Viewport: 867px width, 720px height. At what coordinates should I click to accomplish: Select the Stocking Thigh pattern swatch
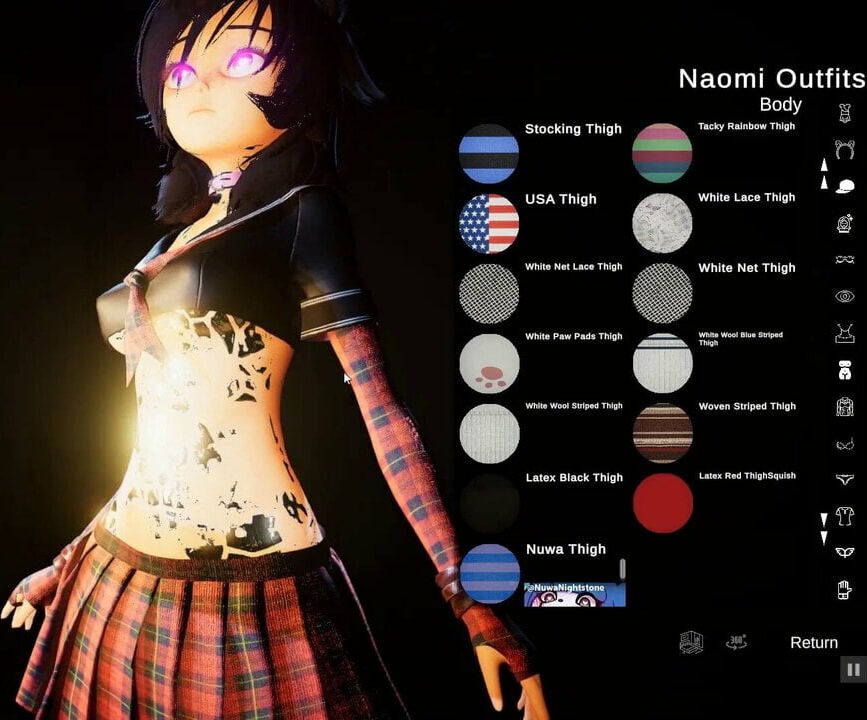point(489,154)
